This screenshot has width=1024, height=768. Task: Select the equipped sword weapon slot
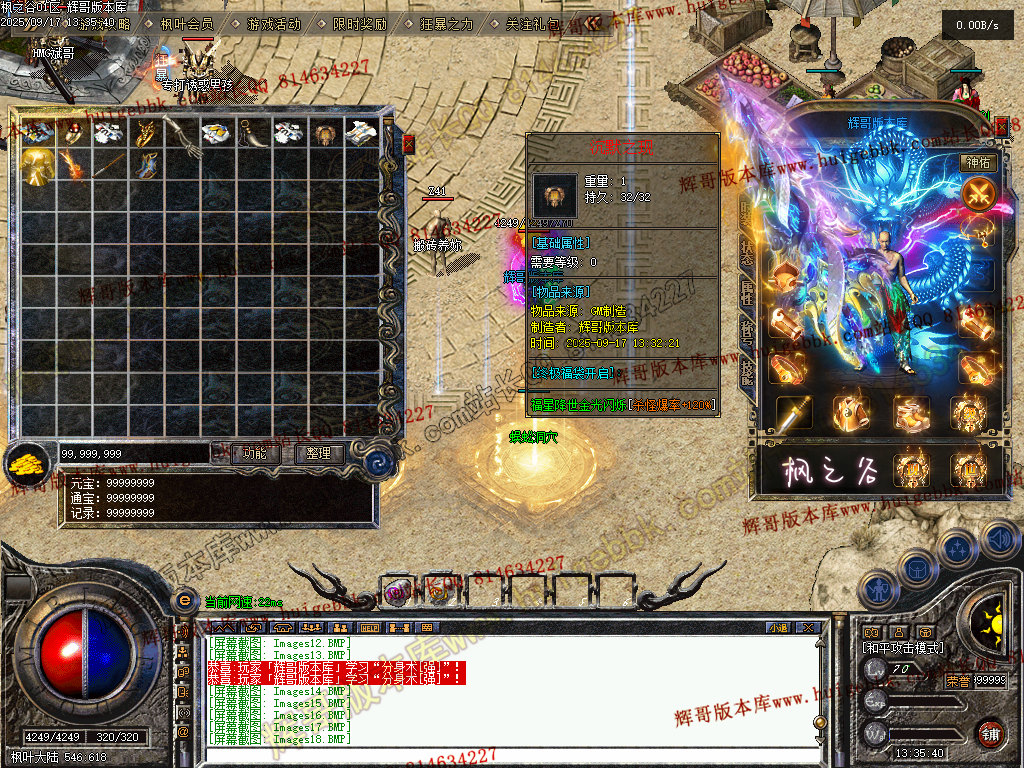click(x=794, y=414)
